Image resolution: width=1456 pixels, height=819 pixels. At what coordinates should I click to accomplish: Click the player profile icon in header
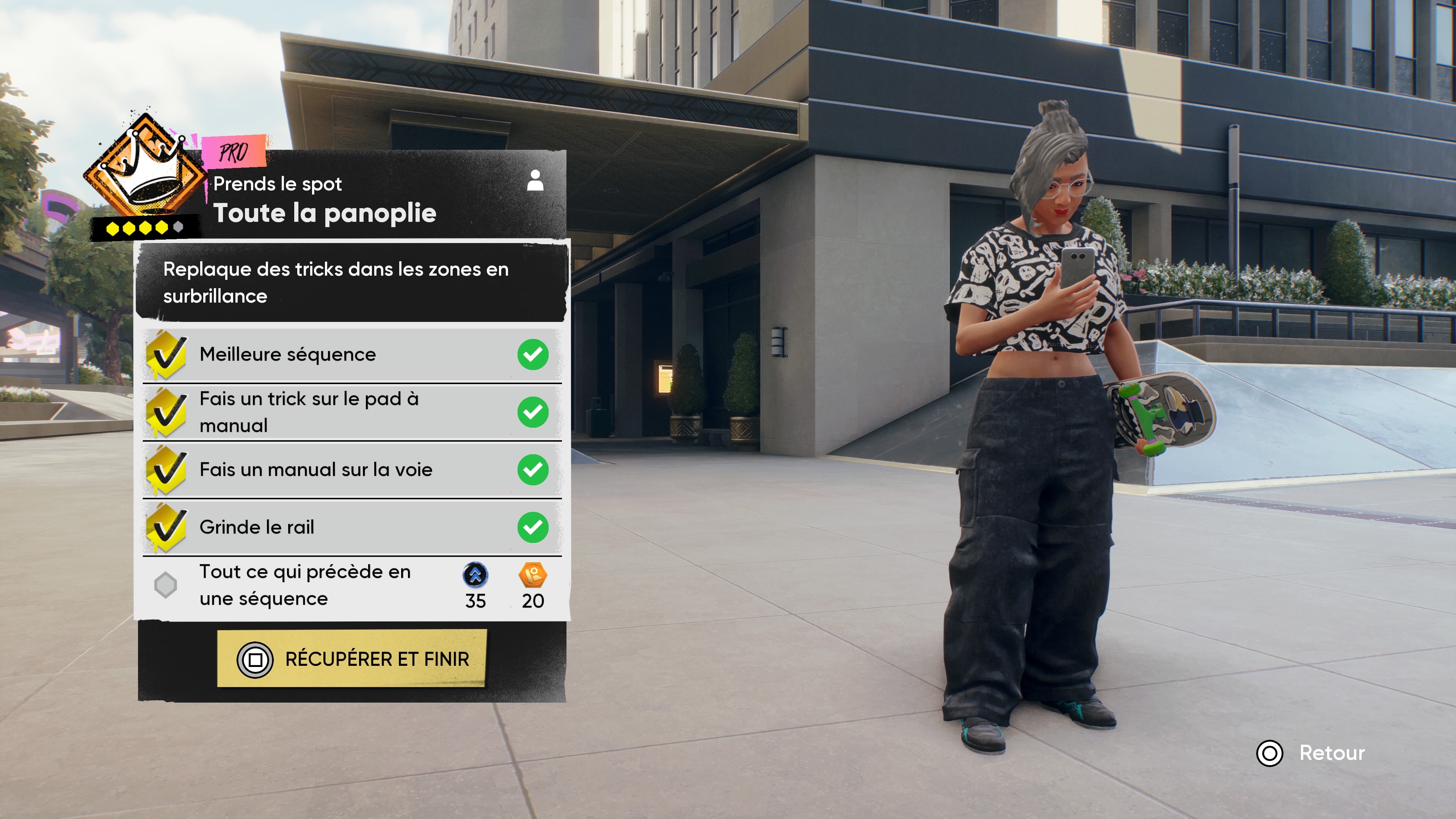point(535,181)
